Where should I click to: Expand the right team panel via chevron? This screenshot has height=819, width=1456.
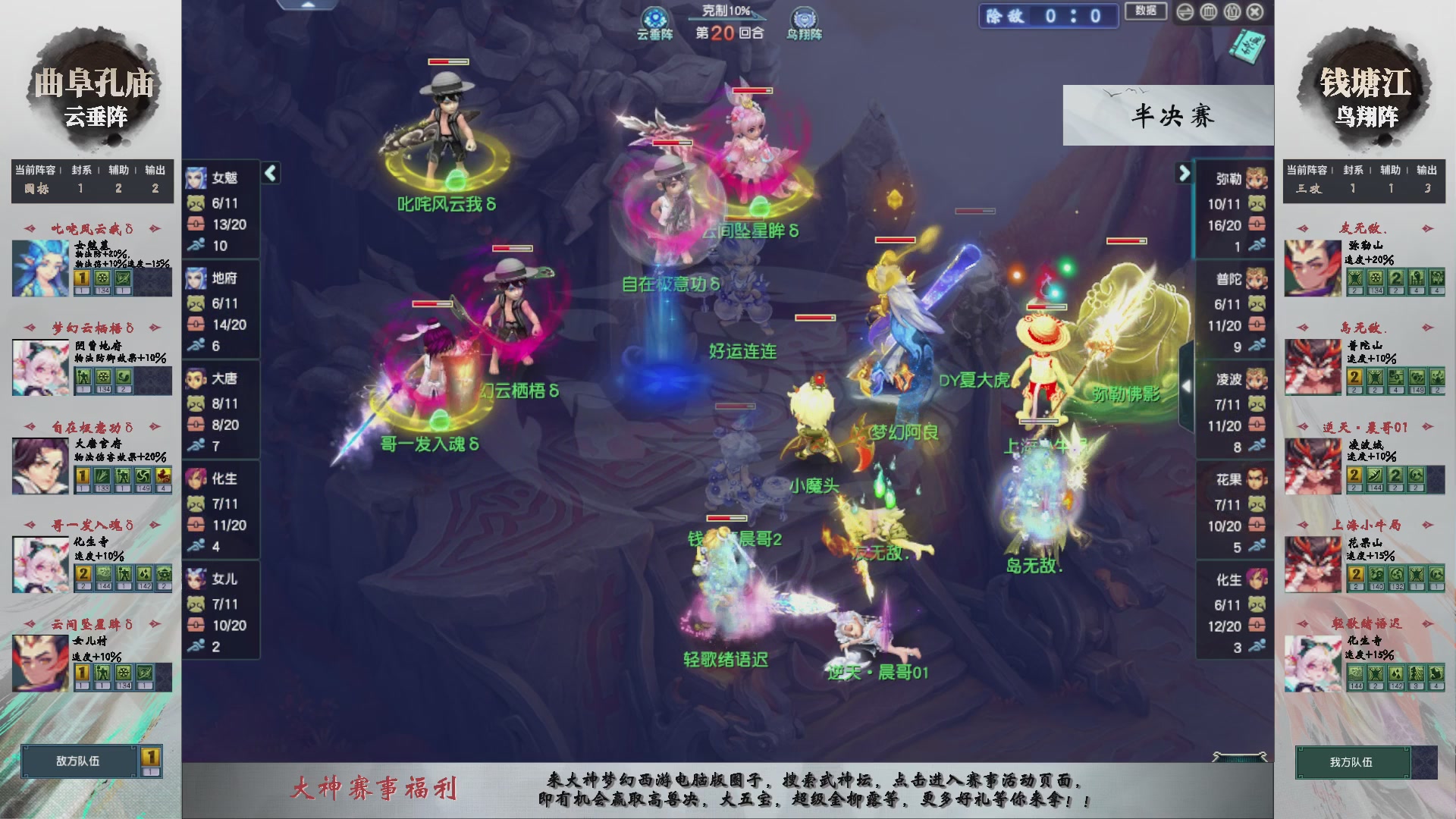(x=1185, y=173)
